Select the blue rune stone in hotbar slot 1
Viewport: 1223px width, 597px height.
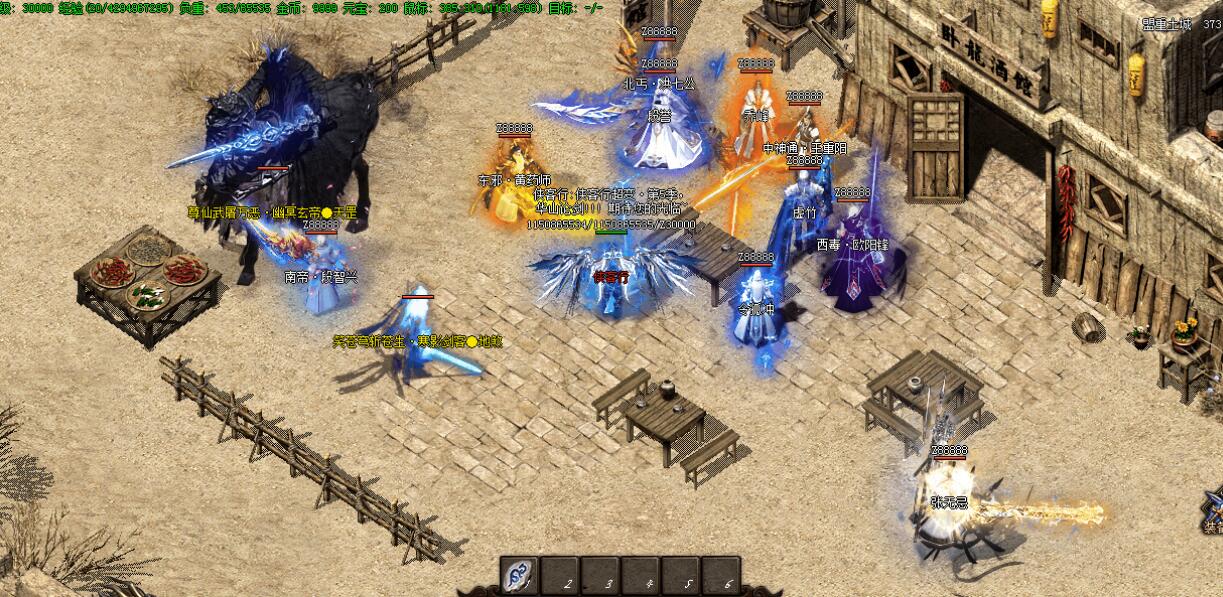pos(519,576)
